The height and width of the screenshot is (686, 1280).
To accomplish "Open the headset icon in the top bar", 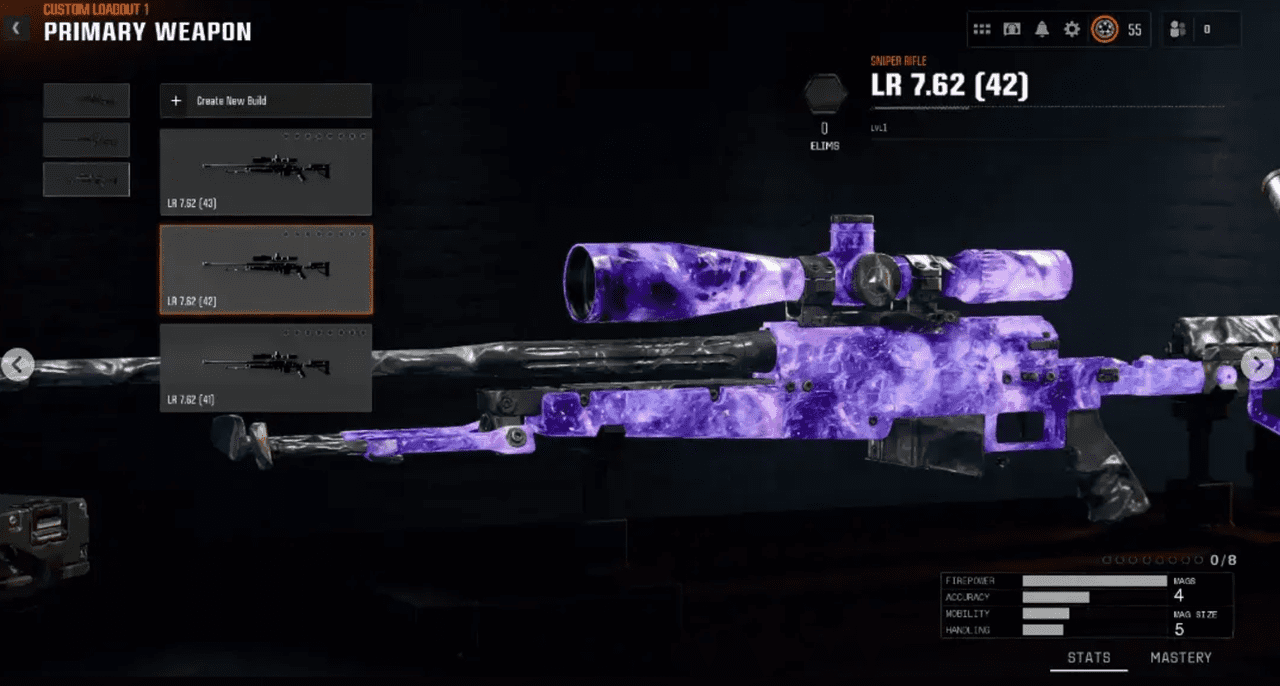I will coord(1012,30).
